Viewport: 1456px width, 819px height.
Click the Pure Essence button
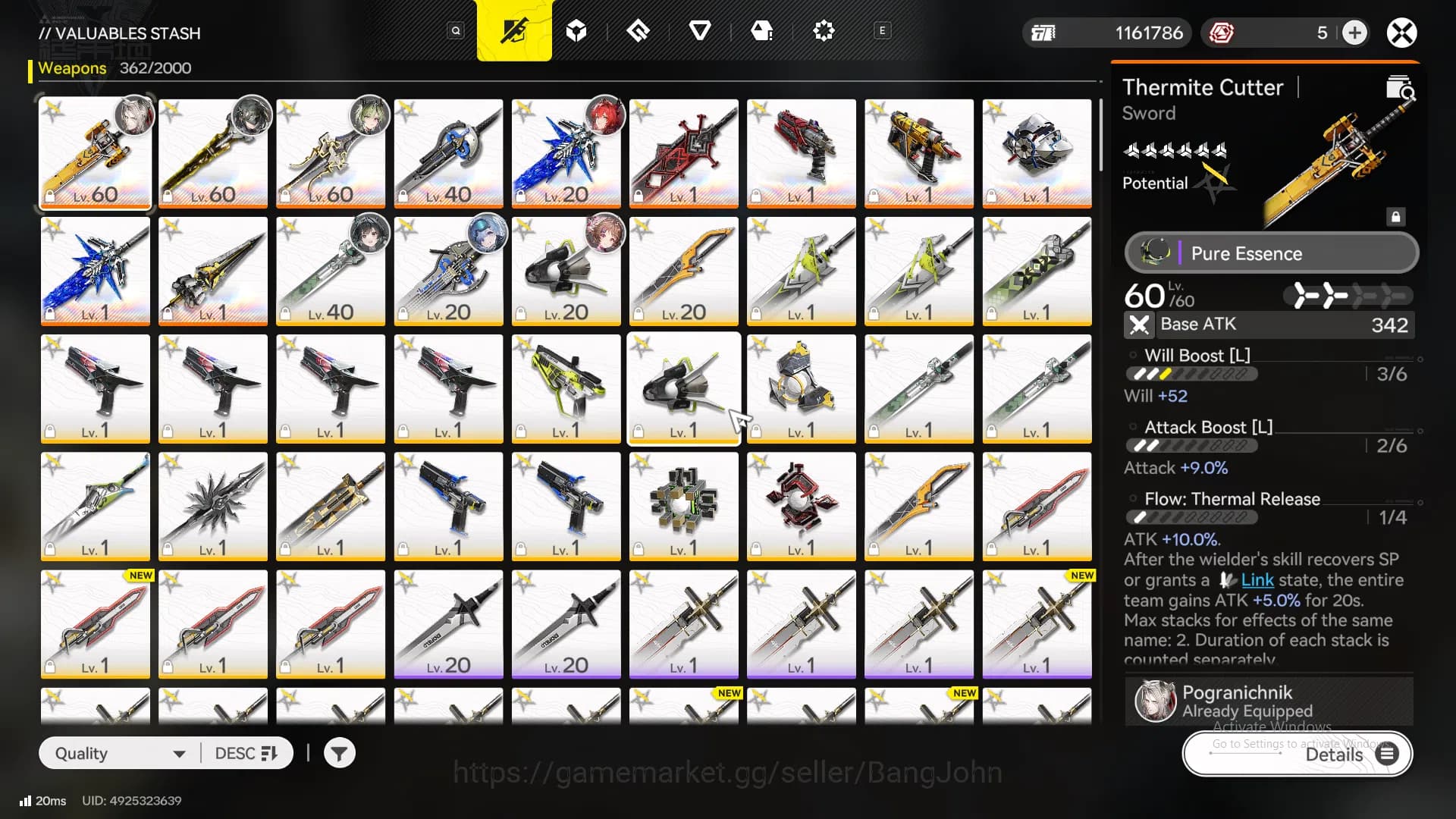point(1271,253)
